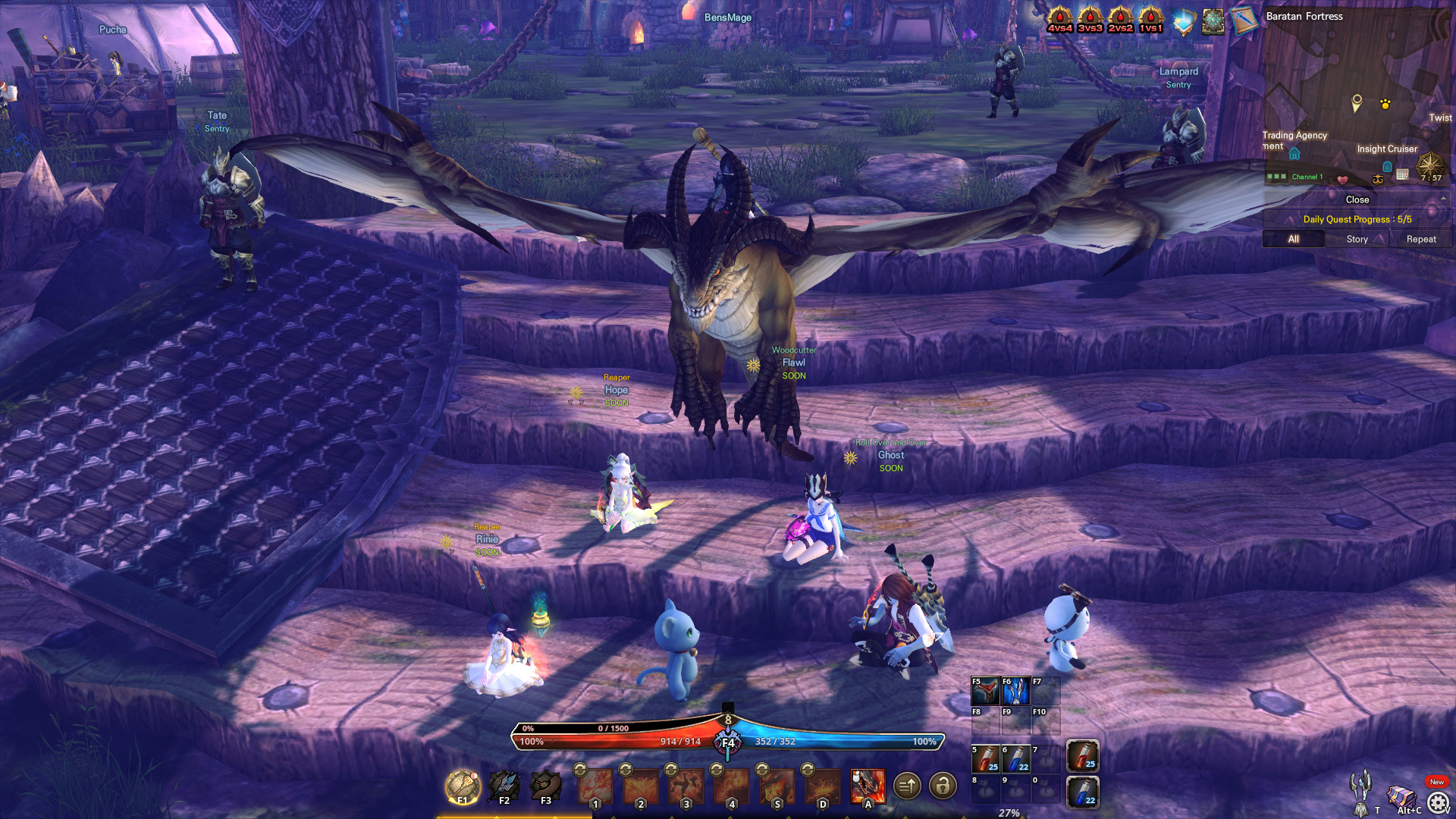Click the quick-slot sort arrow button
Viewport: 1456px width, 819px height.
908,787
